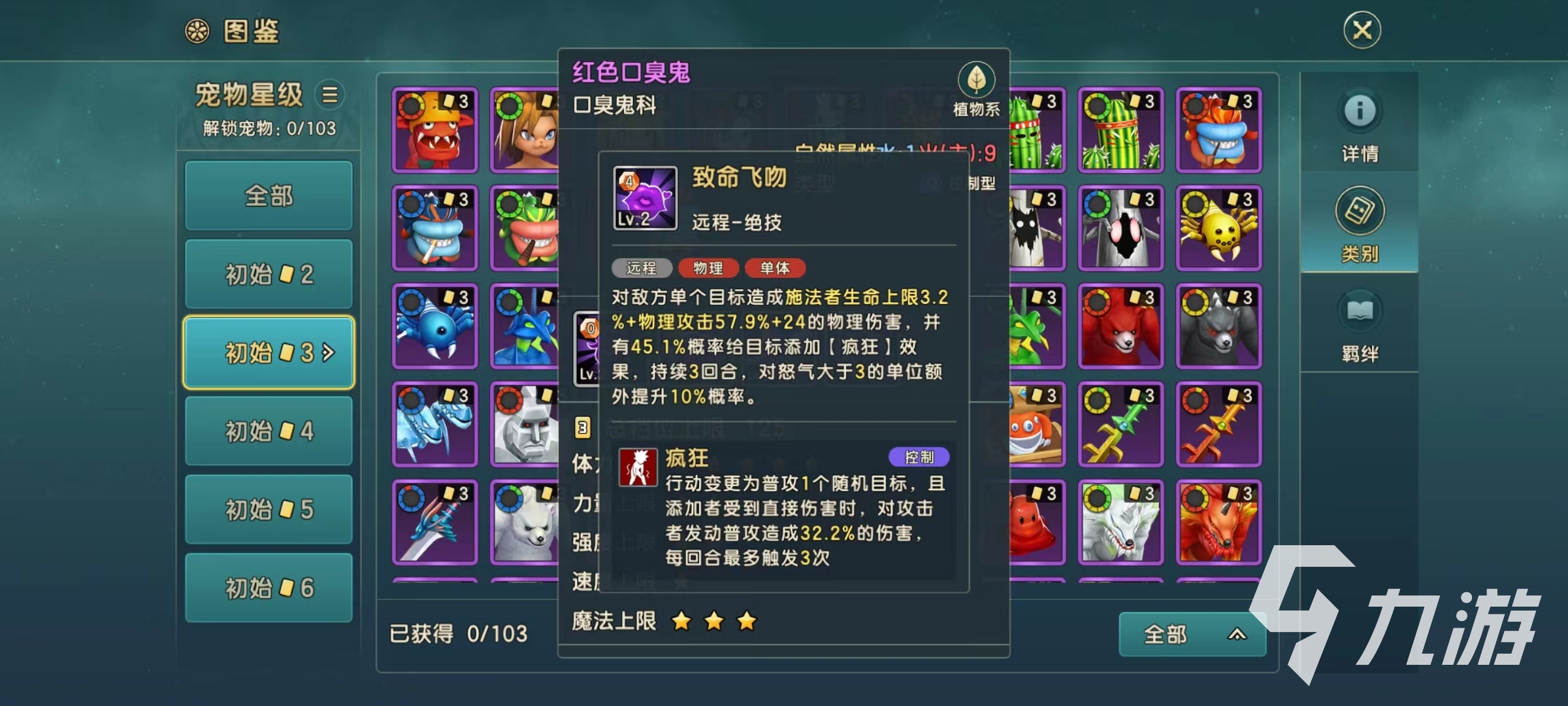This screenshot has width=1568, height=706.
Task: Switch to the 初始 4 star filter
Action: click(x=269, y=431)
